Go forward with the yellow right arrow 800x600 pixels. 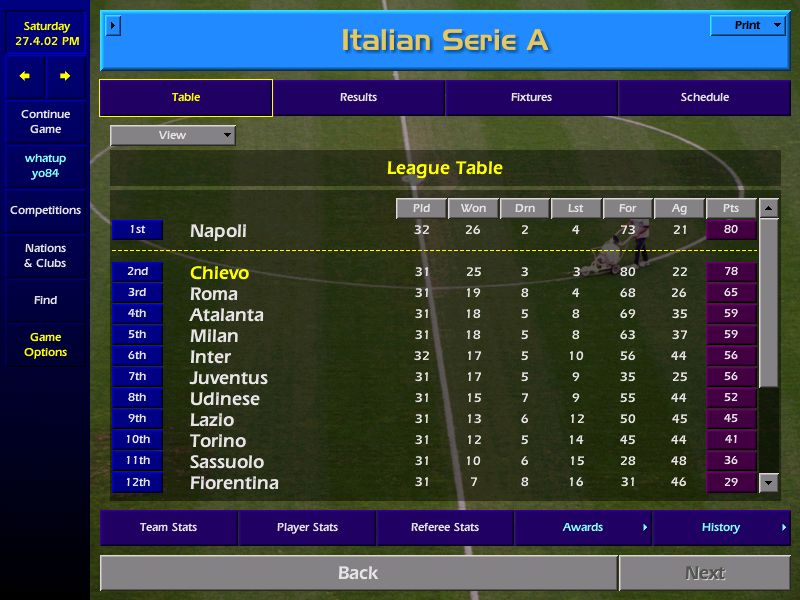tap(65, 76)
